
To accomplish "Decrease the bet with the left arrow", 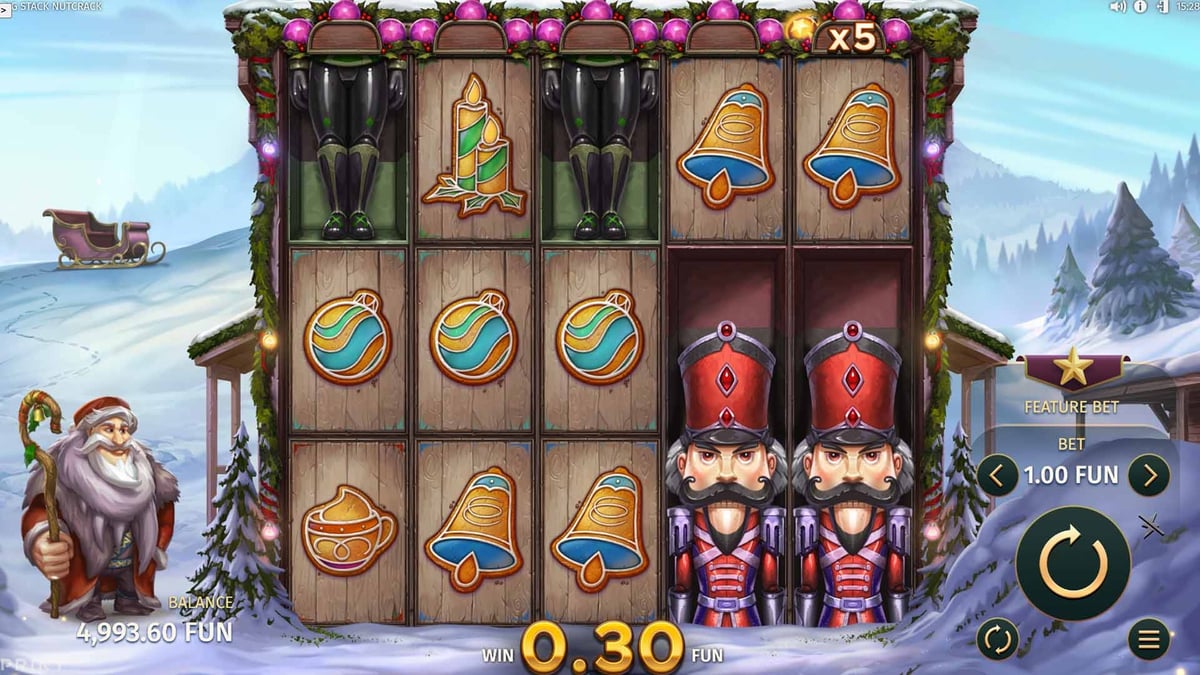I will [x=997, y=475].
